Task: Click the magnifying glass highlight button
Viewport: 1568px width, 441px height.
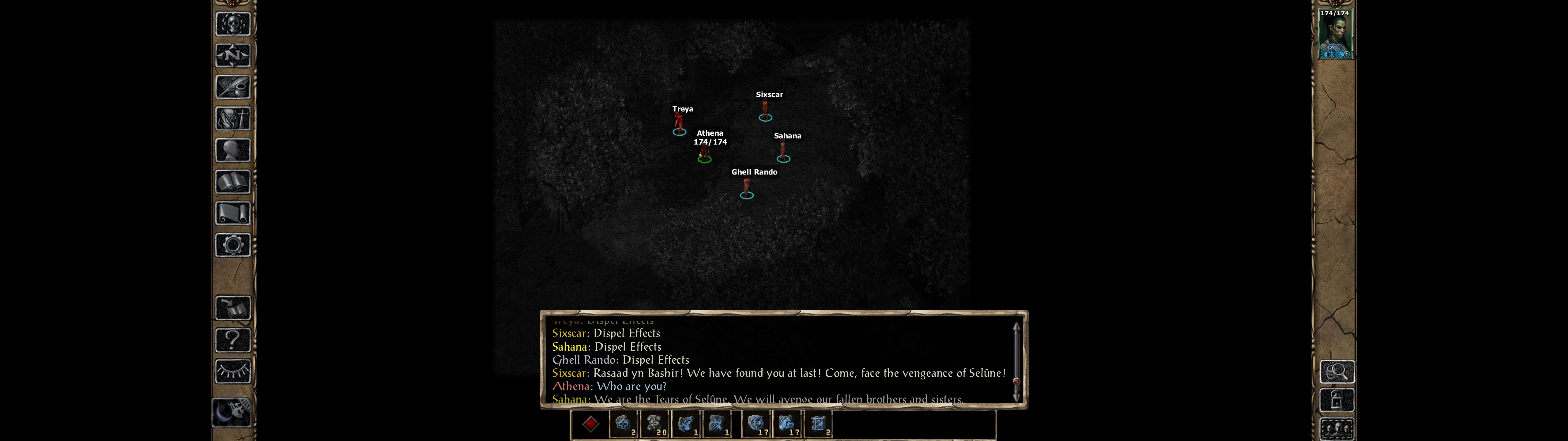Action: point(1337,371)
